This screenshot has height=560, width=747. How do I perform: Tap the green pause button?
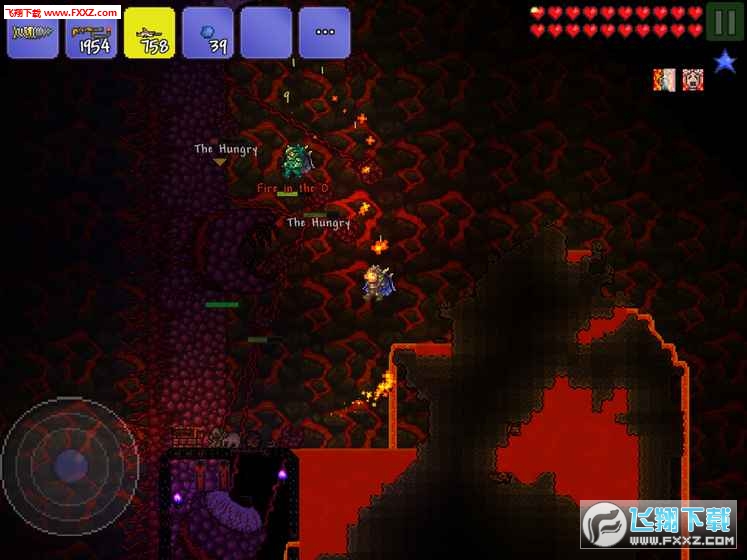[724, 22]
